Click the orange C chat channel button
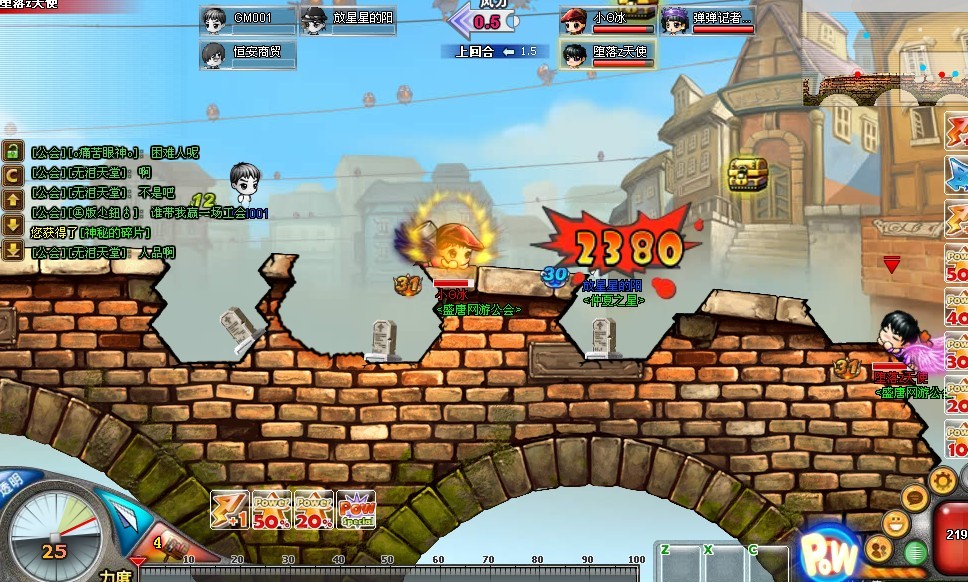968x582 pixels. (x=13, y=176)
